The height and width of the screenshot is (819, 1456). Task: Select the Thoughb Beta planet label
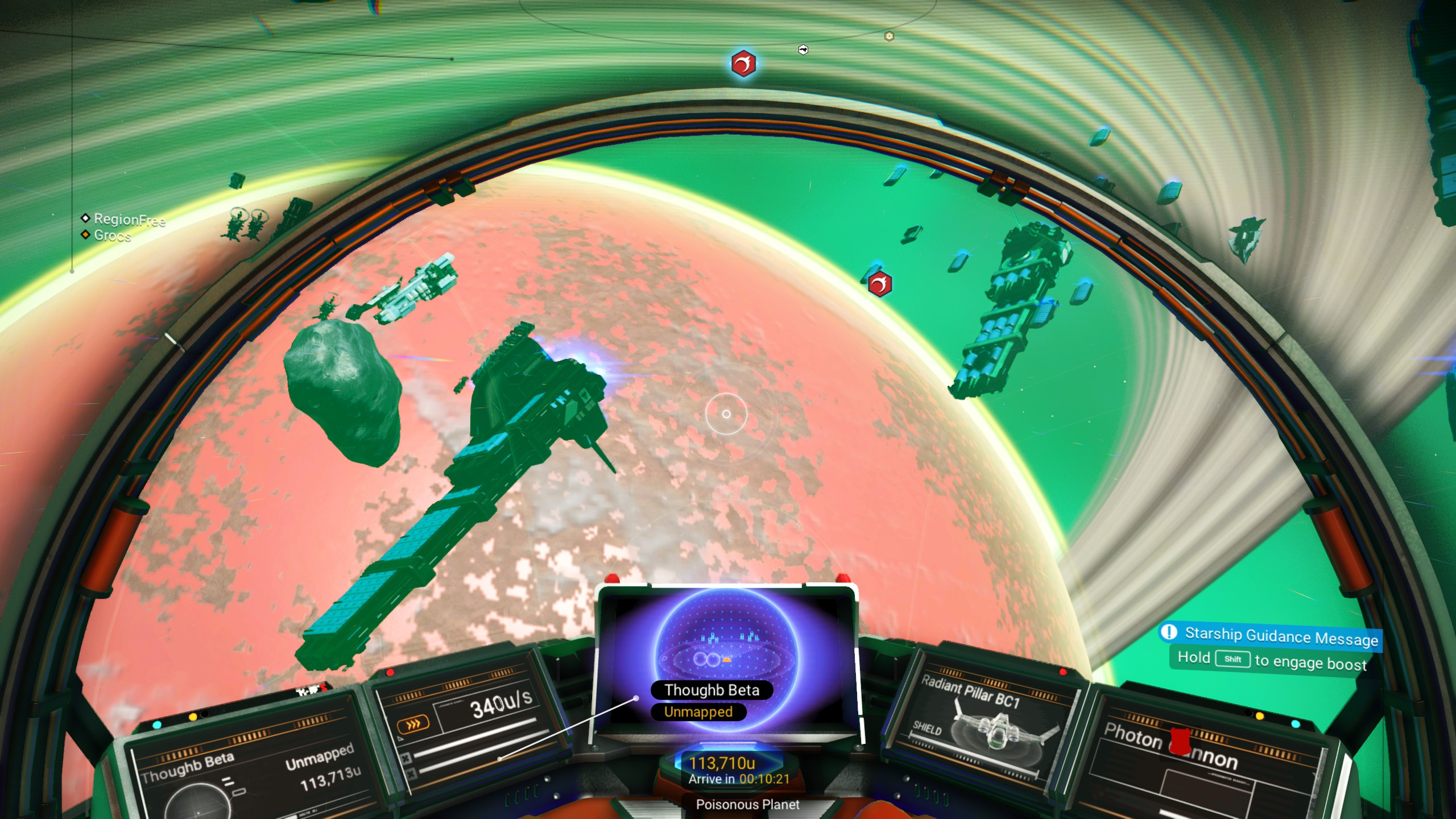pyautogui.click(x=712, y=690)
